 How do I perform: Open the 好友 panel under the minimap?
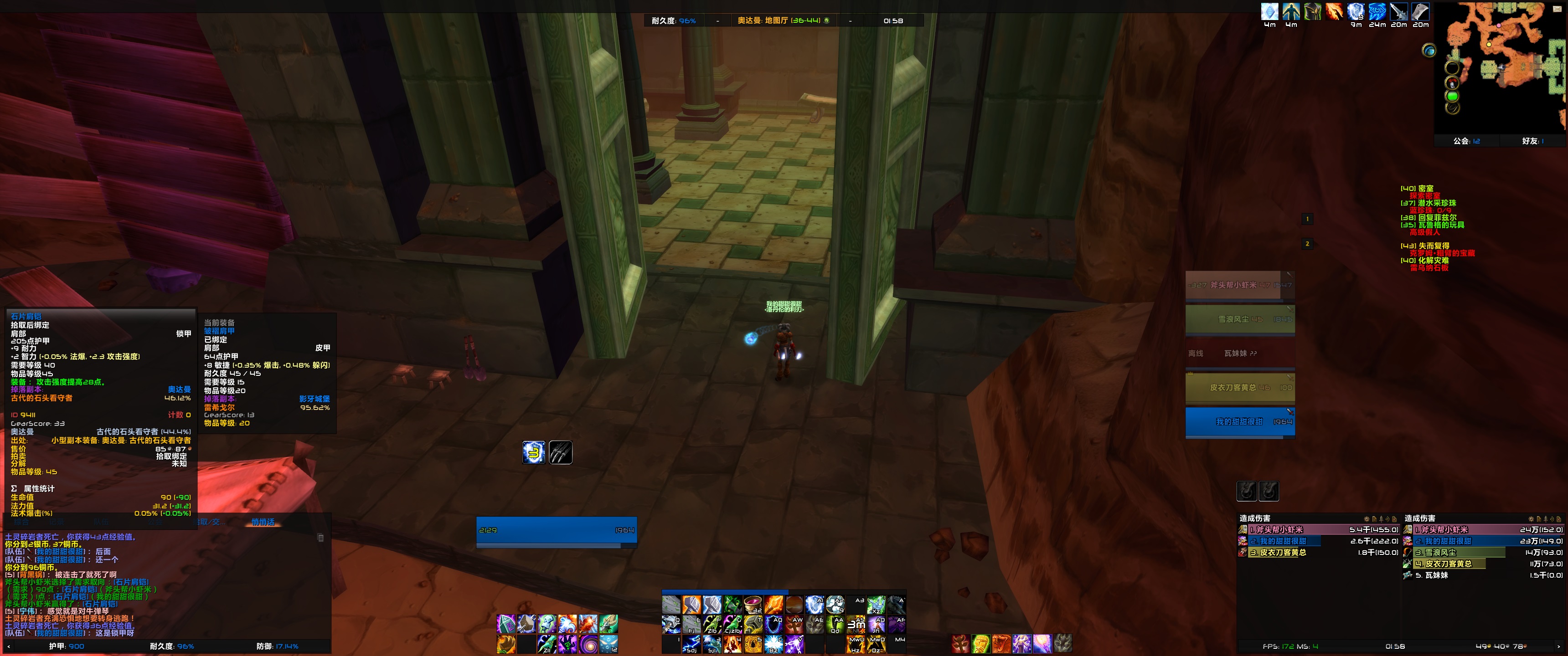coord(1532,141)
